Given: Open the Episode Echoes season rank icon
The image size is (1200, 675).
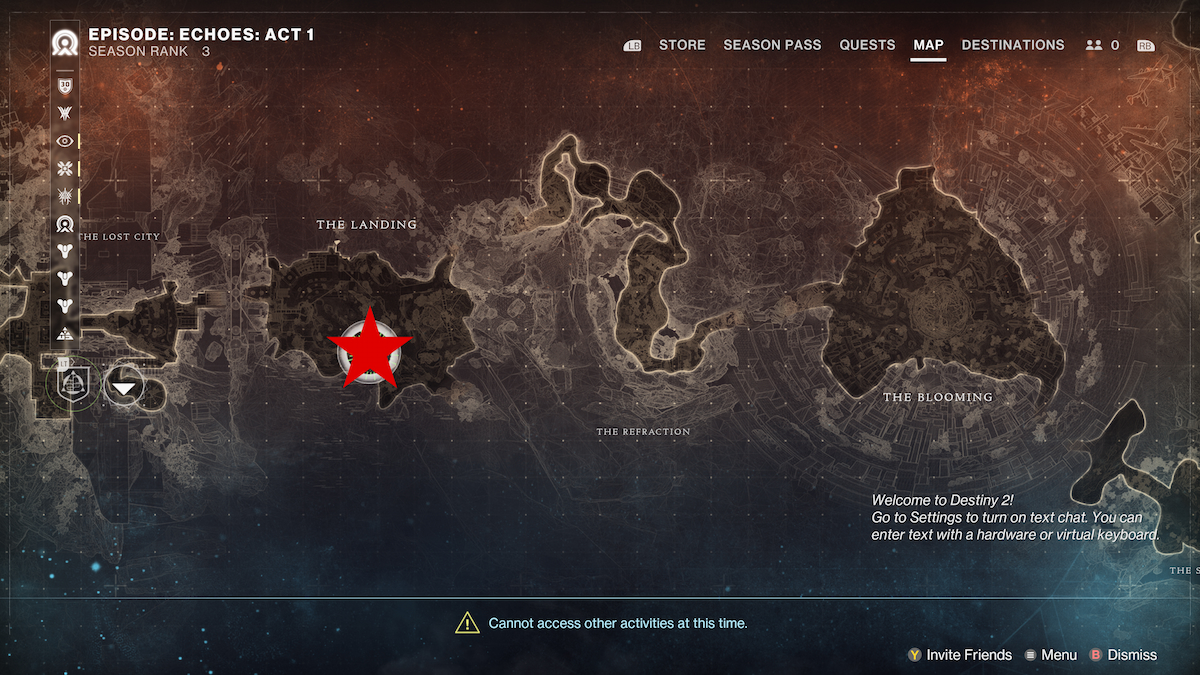Looking at the screenshot, I should point(66,43).
